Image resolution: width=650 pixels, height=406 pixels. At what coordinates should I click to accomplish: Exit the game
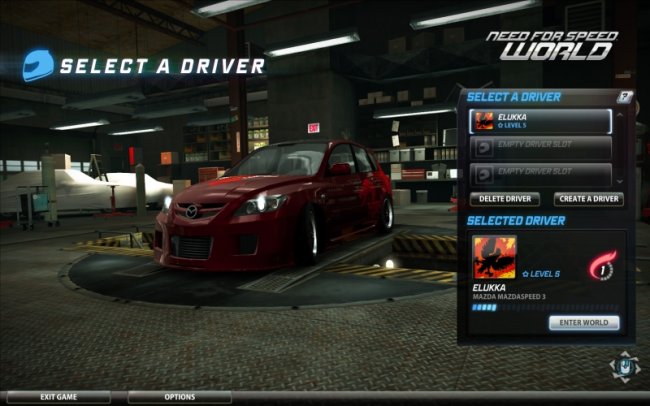point(60,397)
